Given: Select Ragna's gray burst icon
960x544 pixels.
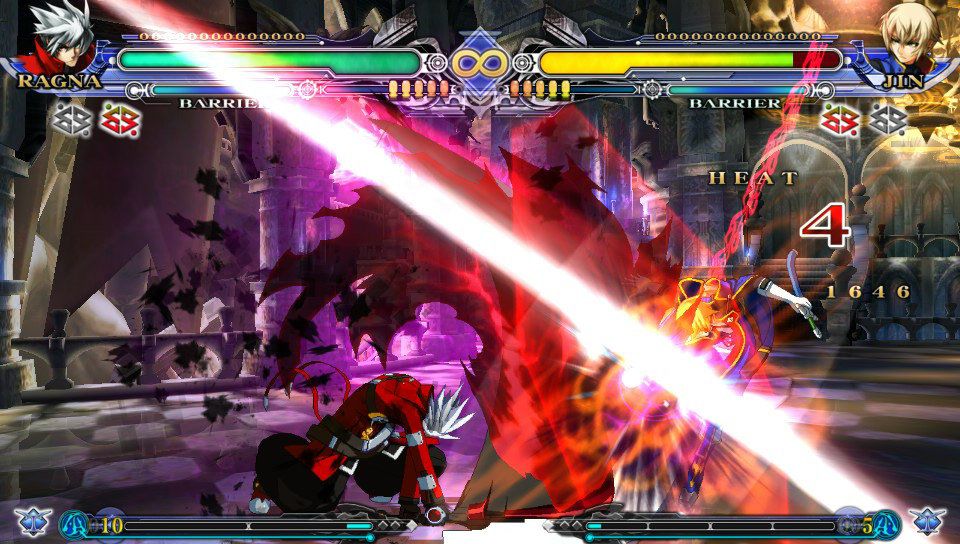Looking at the screenshot, I should (x=74, y=121).
